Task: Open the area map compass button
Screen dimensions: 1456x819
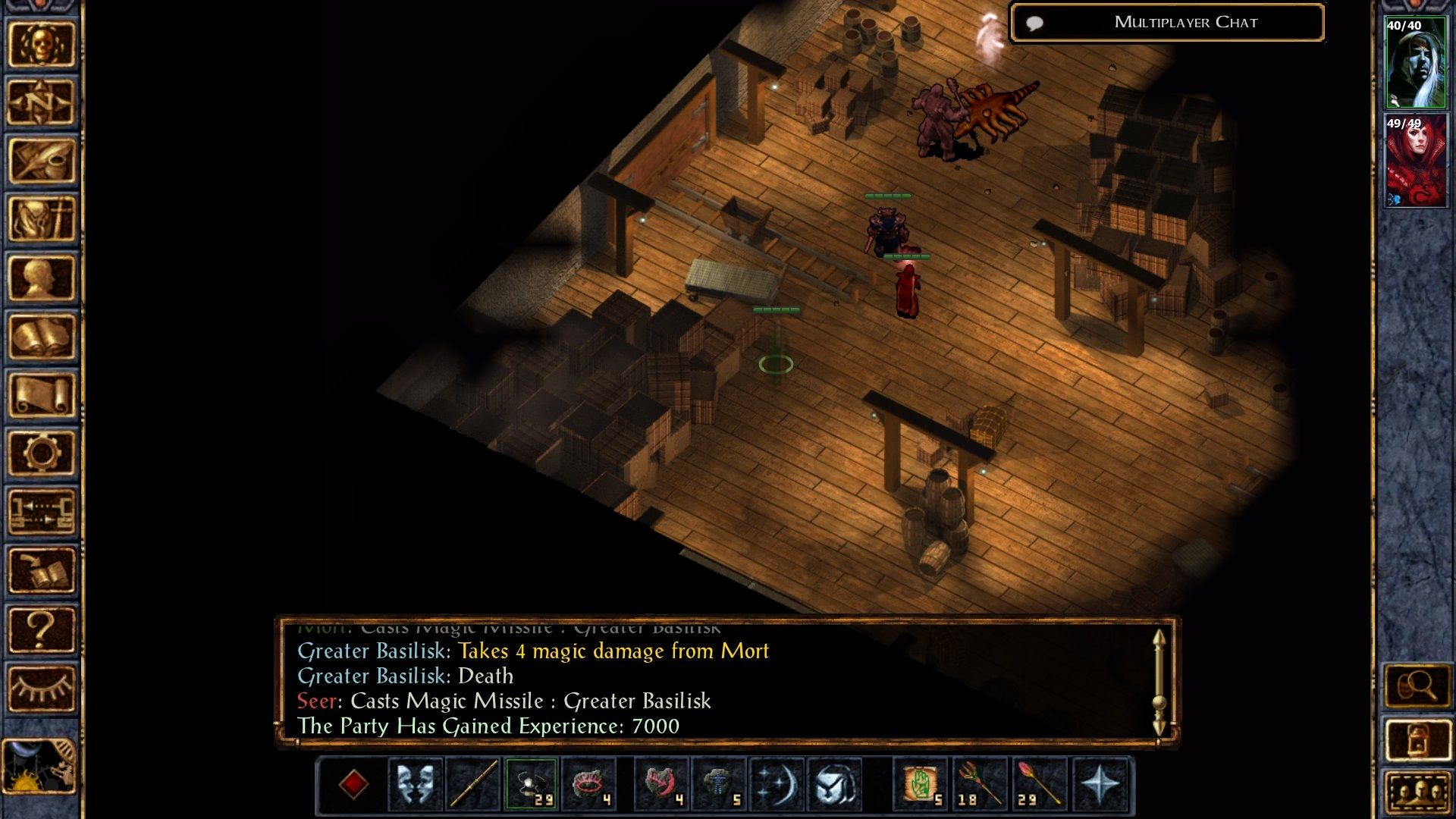Action: click(42, 102)
